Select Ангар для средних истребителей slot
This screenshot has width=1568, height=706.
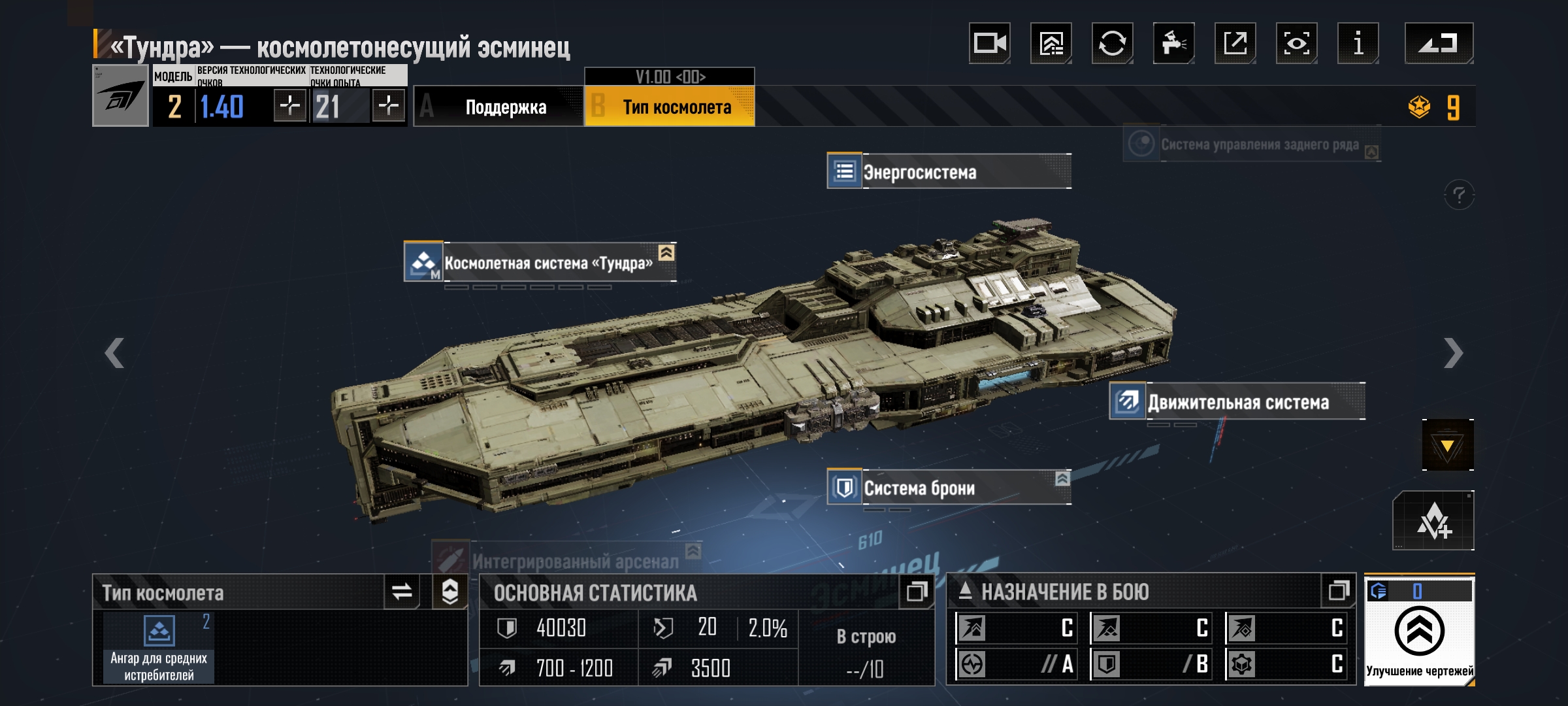(159, 648)
